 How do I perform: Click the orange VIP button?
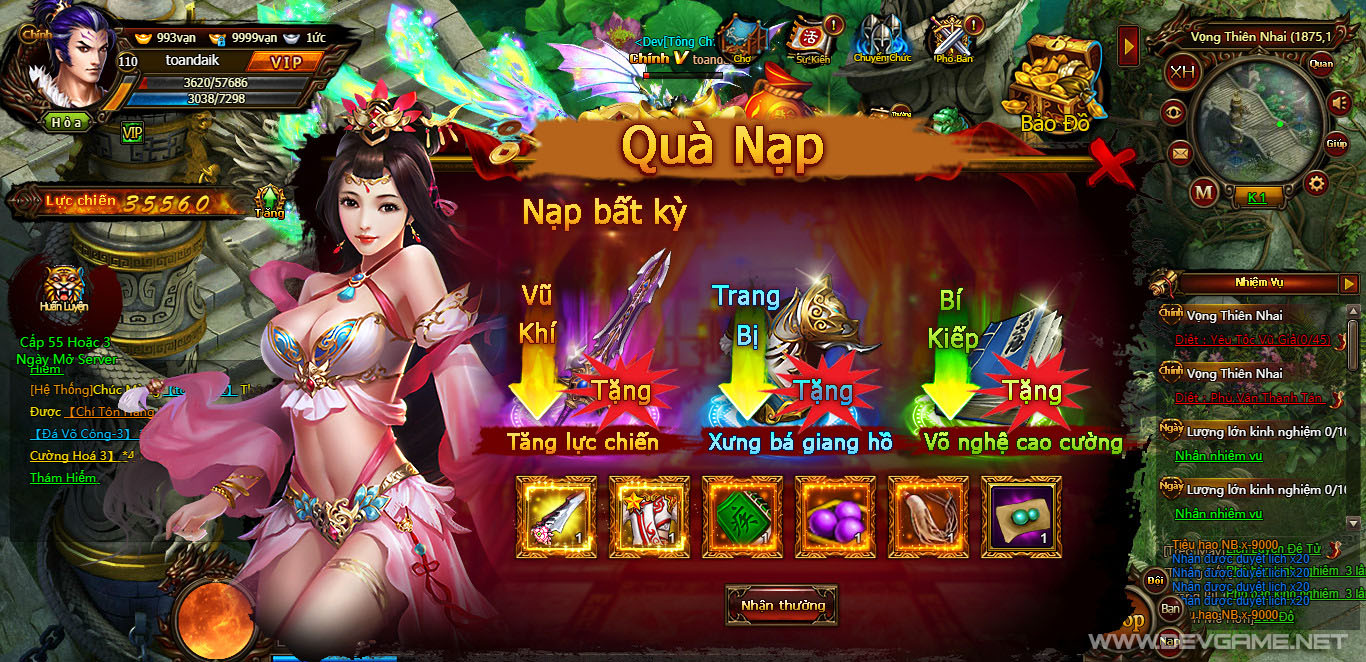pyautogui.click(x=284, y=61)
